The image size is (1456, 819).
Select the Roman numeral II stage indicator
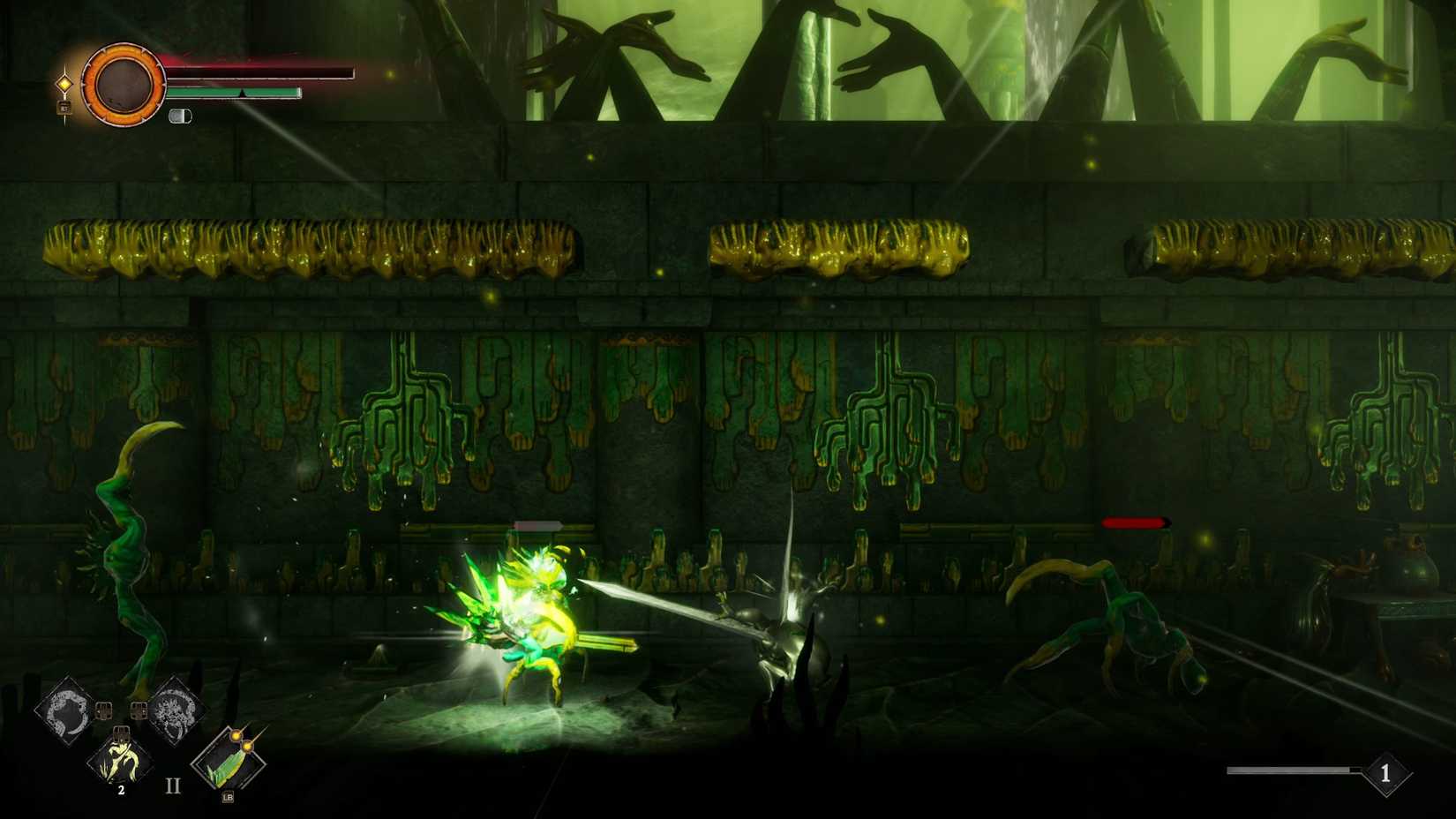[x=173, y=784]
